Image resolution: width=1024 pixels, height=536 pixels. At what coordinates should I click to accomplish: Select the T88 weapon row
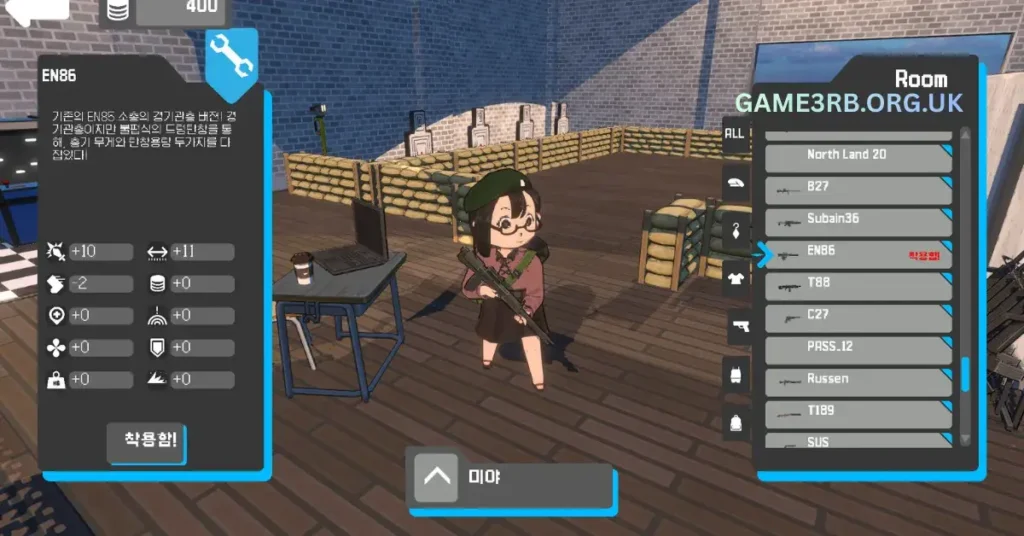tap(858, 283)
